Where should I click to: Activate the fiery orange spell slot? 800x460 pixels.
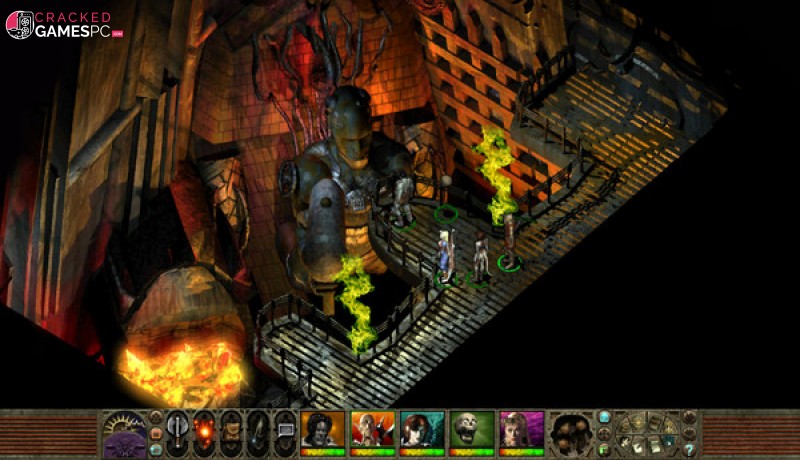(x=204, y=432)
